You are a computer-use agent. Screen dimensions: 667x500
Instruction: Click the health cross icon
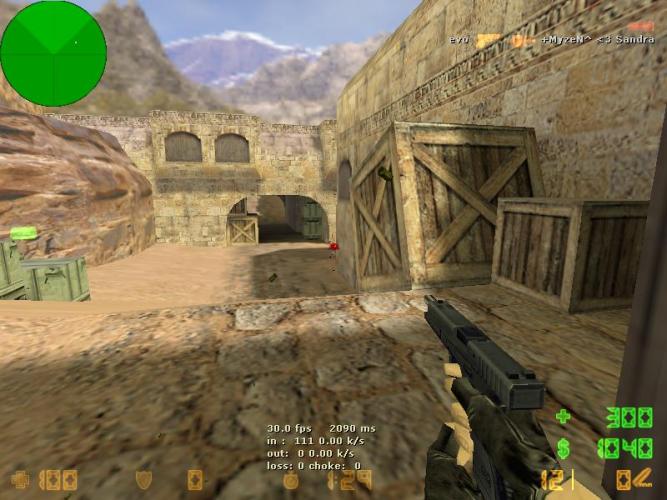tap(18, 480)
